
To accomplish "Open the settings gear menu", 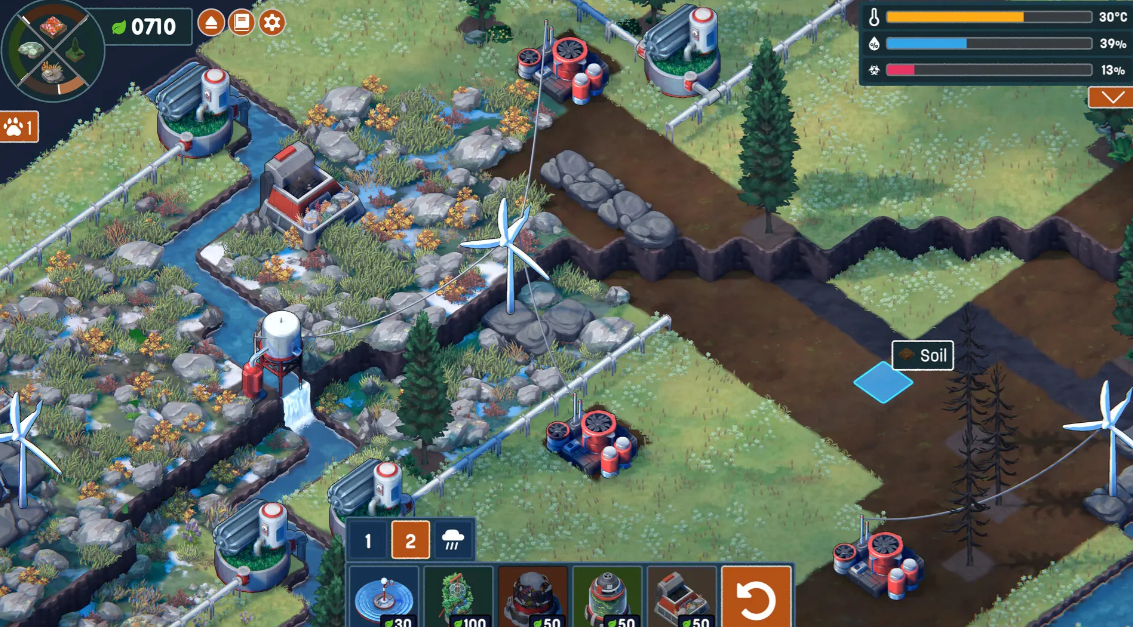I will coord(272,23).
